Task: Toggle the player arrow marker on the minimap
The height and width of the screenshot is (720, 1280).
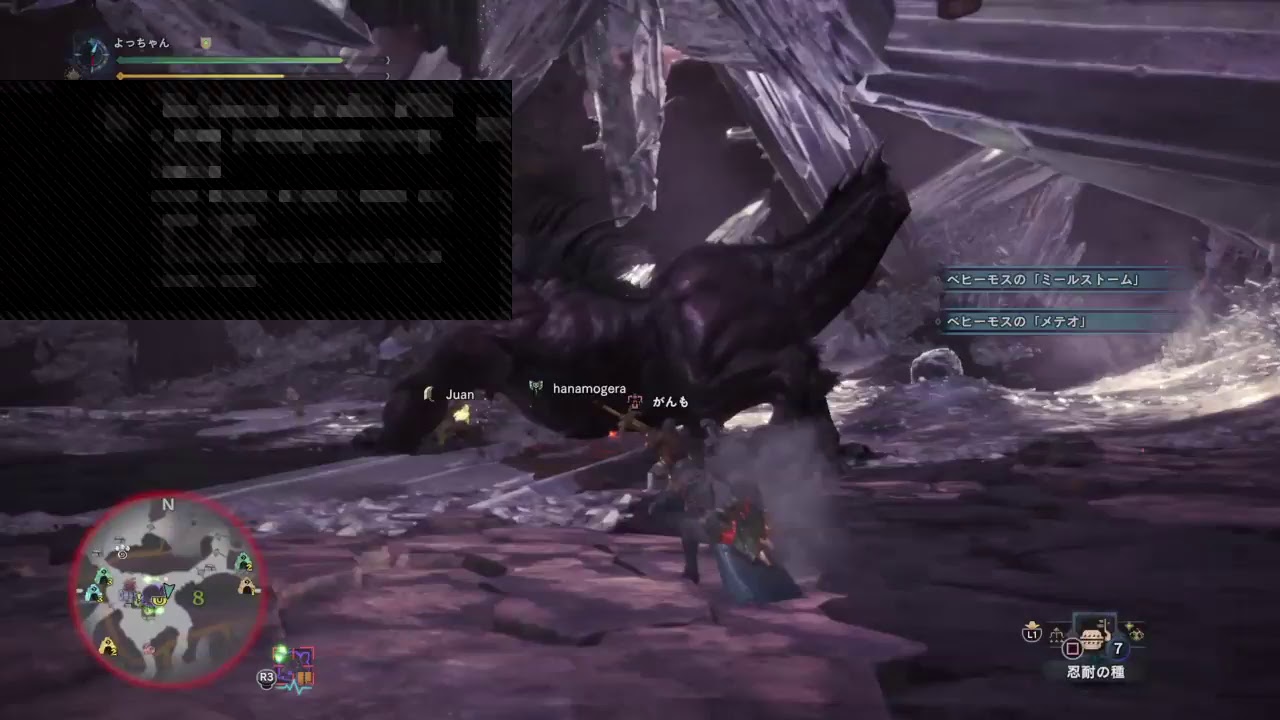Action: 167,590
